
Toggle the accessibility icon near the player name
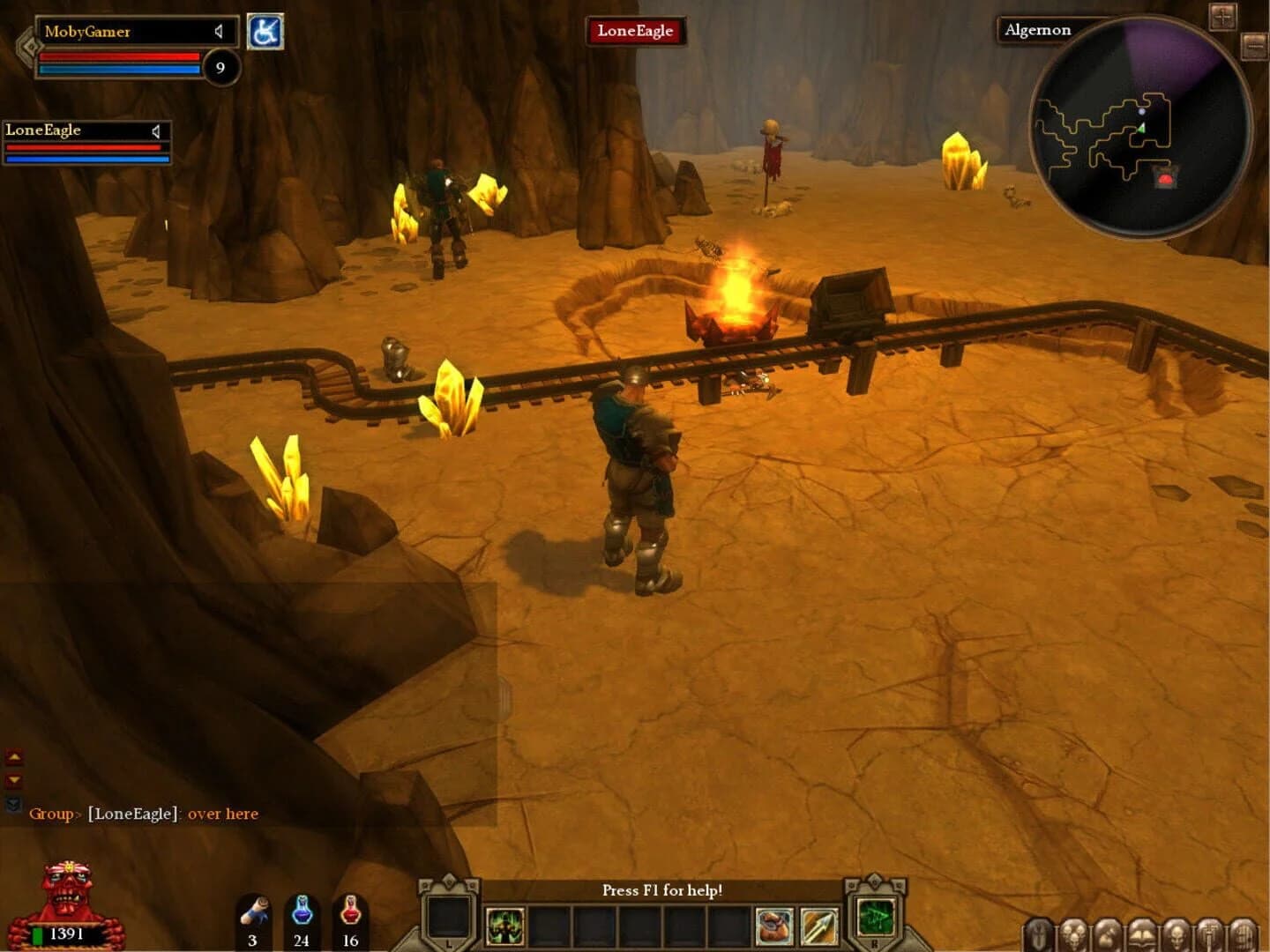(x=267, y=29)
